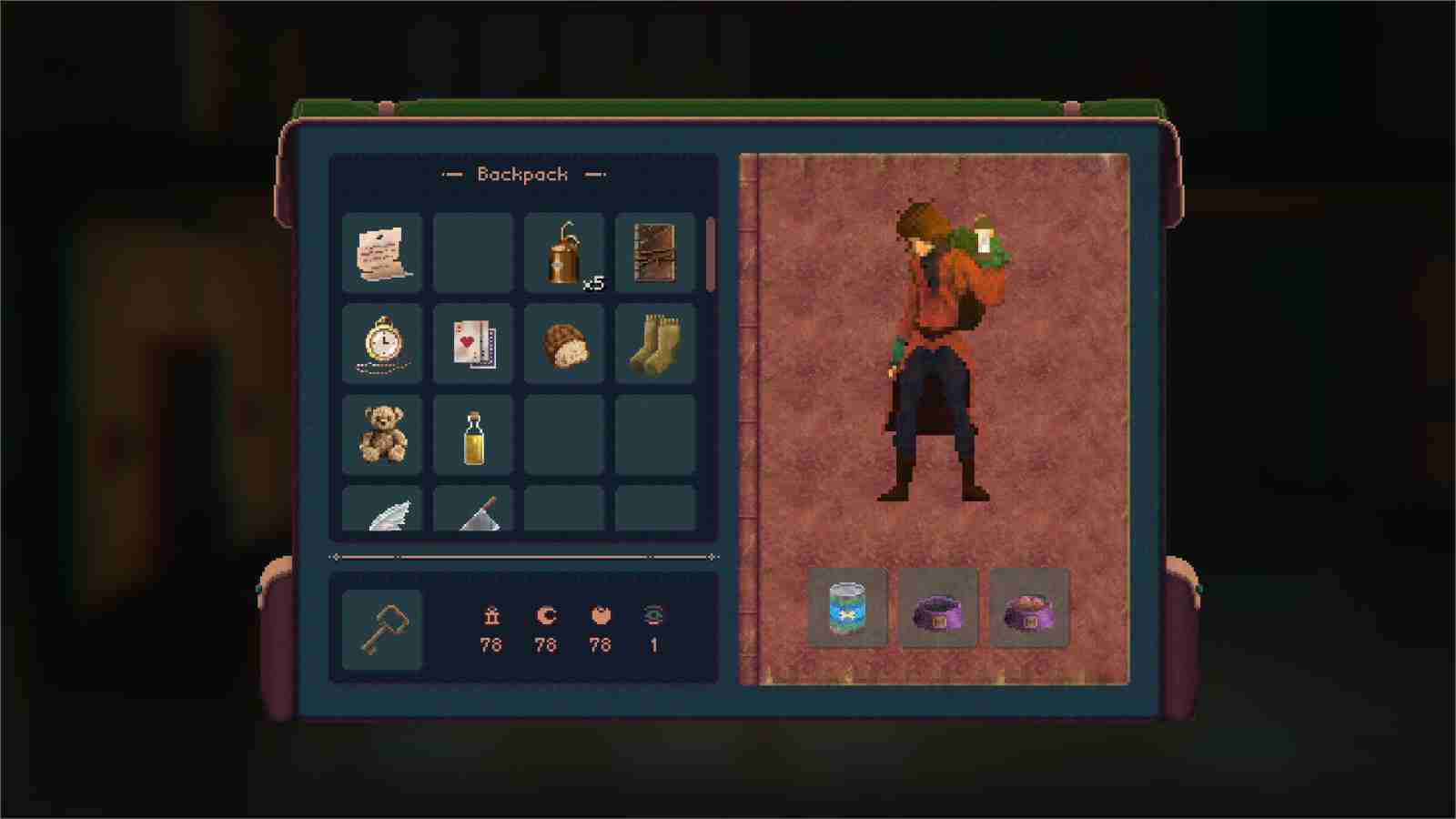Select the canned fish slot below the character

(x=847, y=608)
